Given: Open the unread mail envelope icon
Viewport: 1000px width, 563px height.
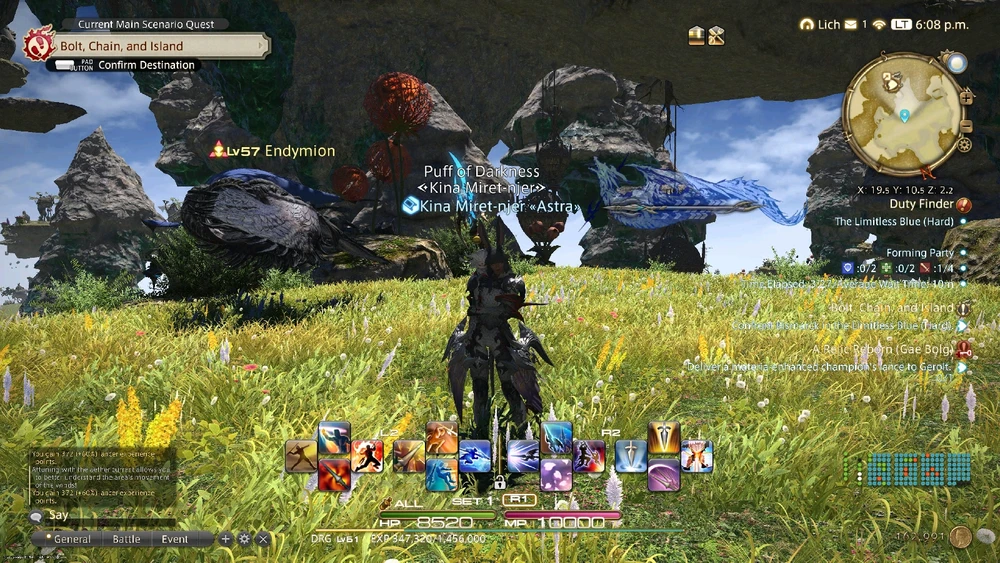Looking at the screenshot, I should click(x=851, y=24).
